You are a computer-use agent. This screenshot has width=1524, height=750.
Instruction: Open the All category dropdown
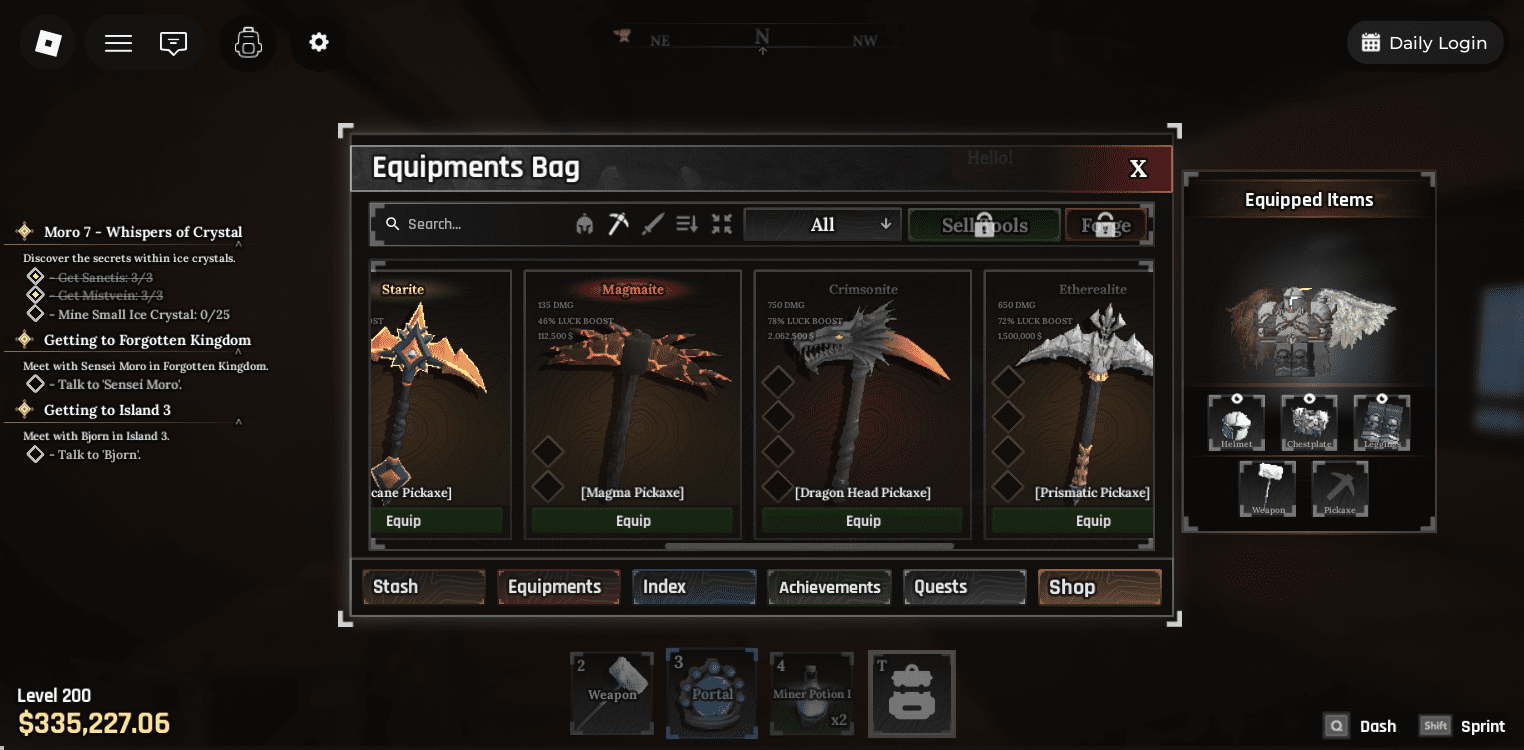[x=822, y=224]
